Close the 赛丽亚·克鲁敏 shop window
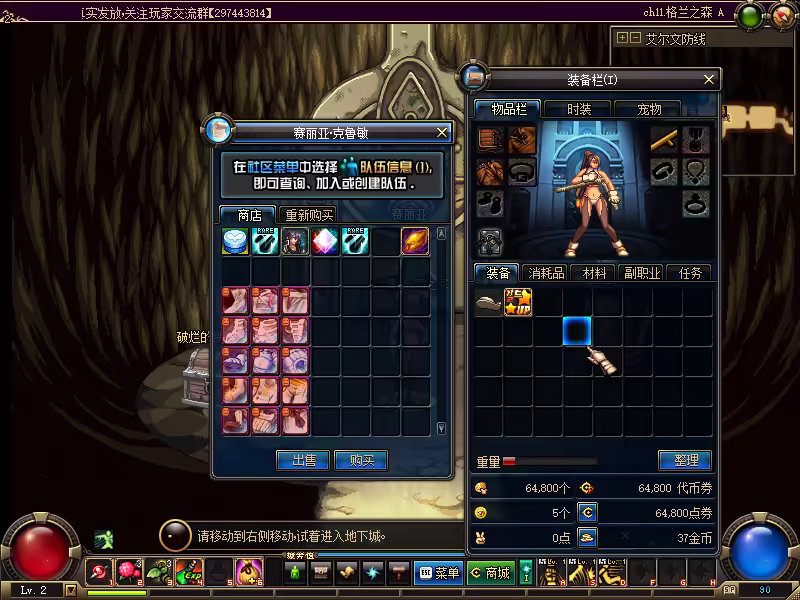The image size is (800, 600). point(442,132)
